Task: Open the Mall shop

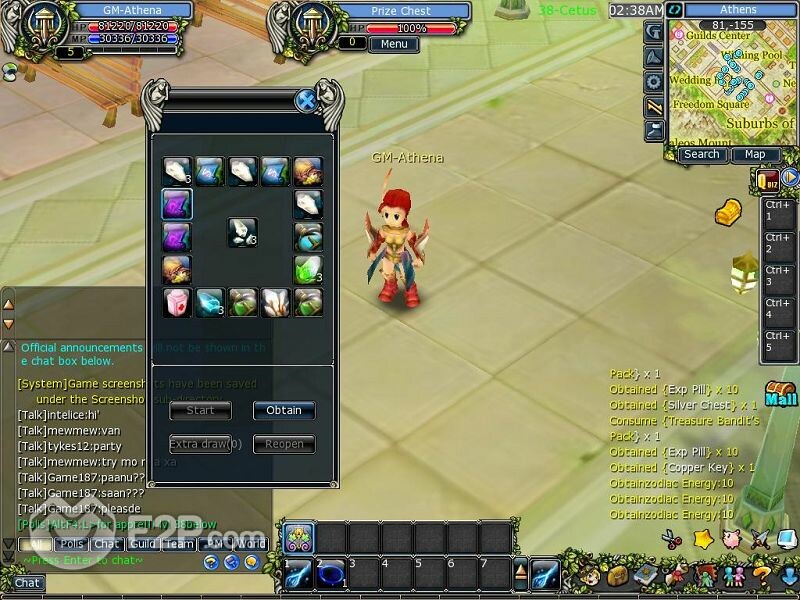Action: pyautogui.click(x=781, y=394)
